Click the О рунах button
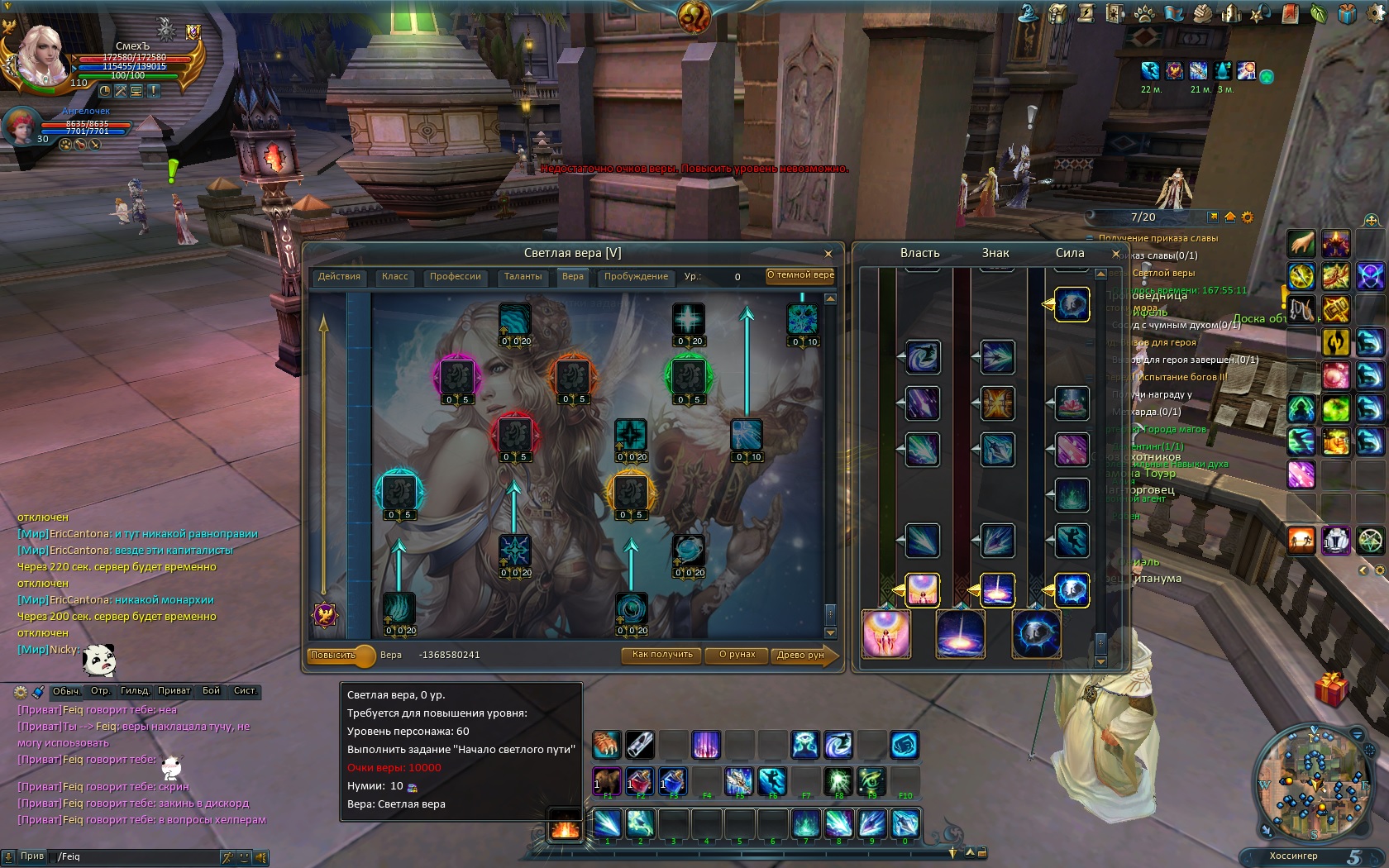 click(x=737, y=655)
